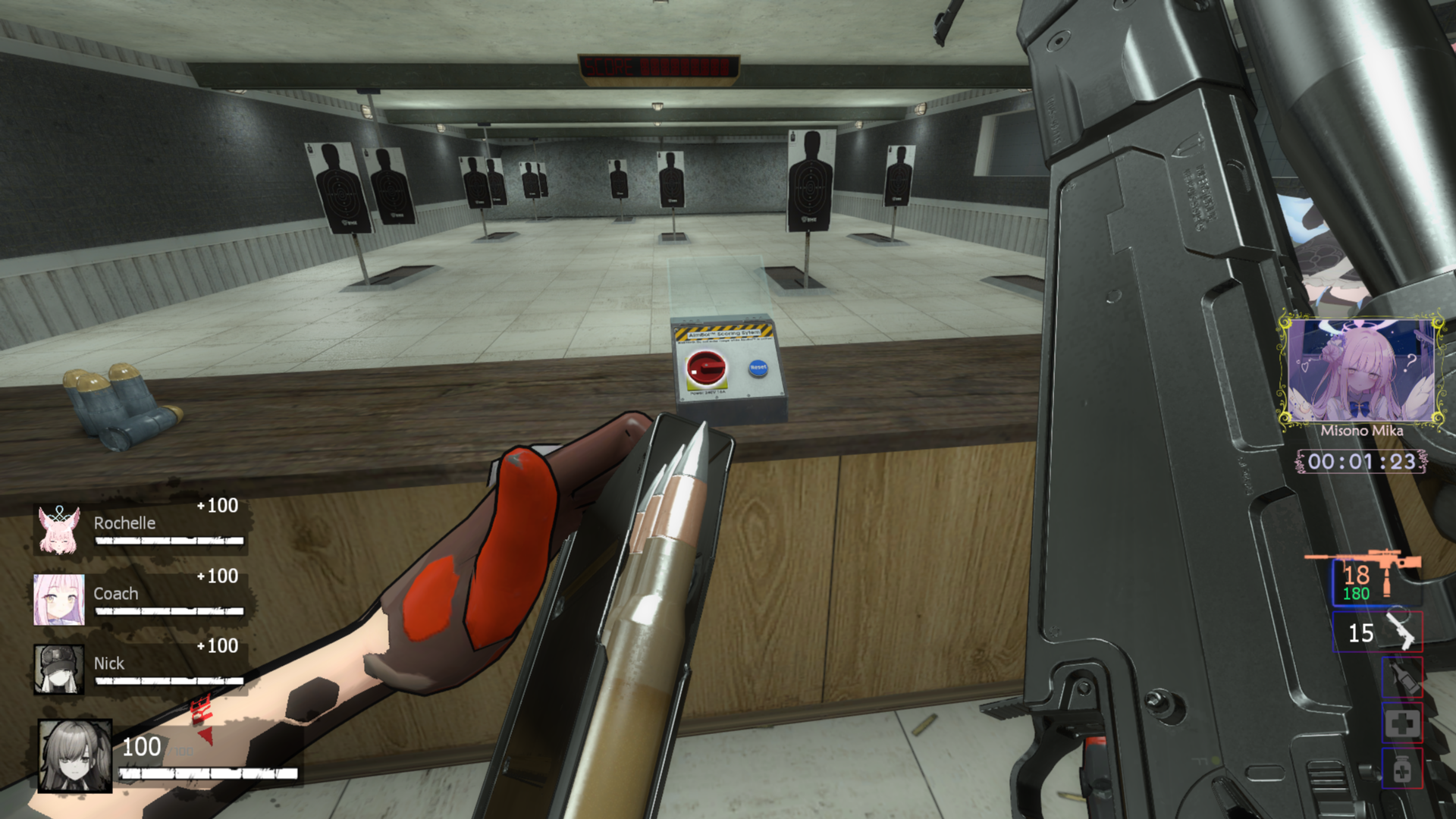Switch to the pistol slot
The width and height of the screenshot is (1456, 819).
1377,632
